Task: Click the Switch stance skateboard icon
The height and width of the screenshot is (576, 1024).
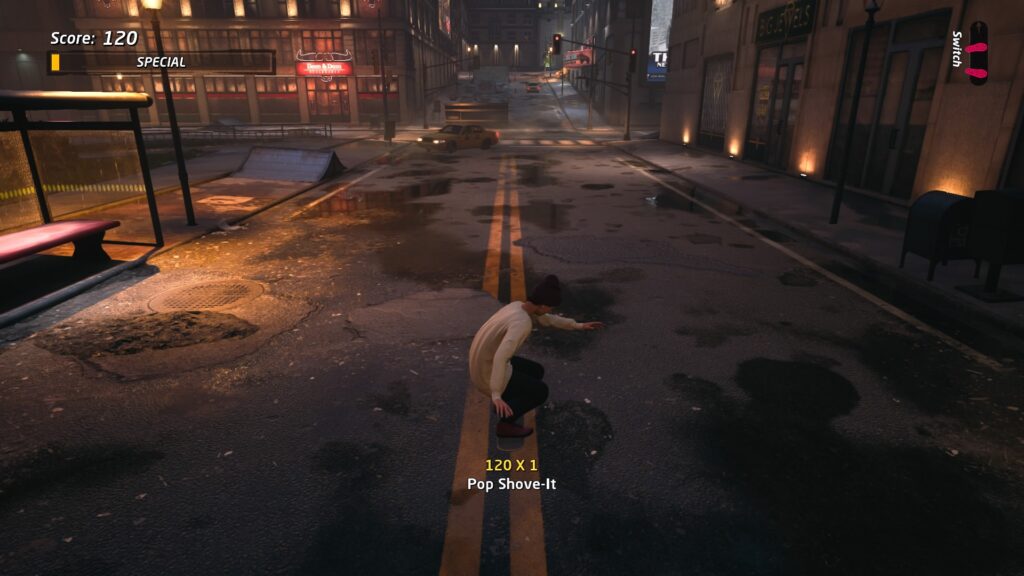Action: click(977, 54)
